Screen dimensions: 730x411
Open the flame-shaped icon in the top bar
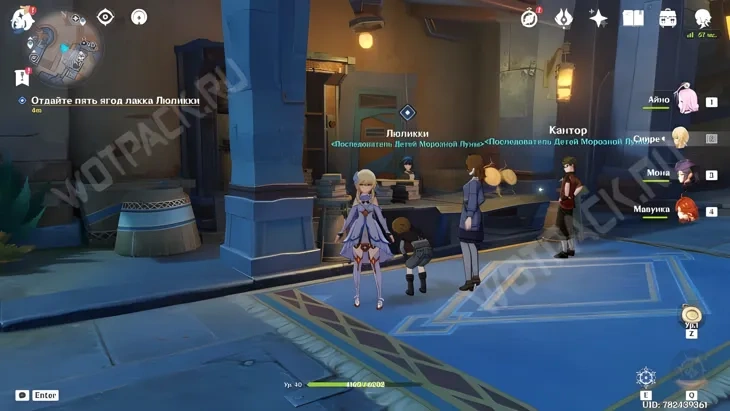tap(564, 18)
